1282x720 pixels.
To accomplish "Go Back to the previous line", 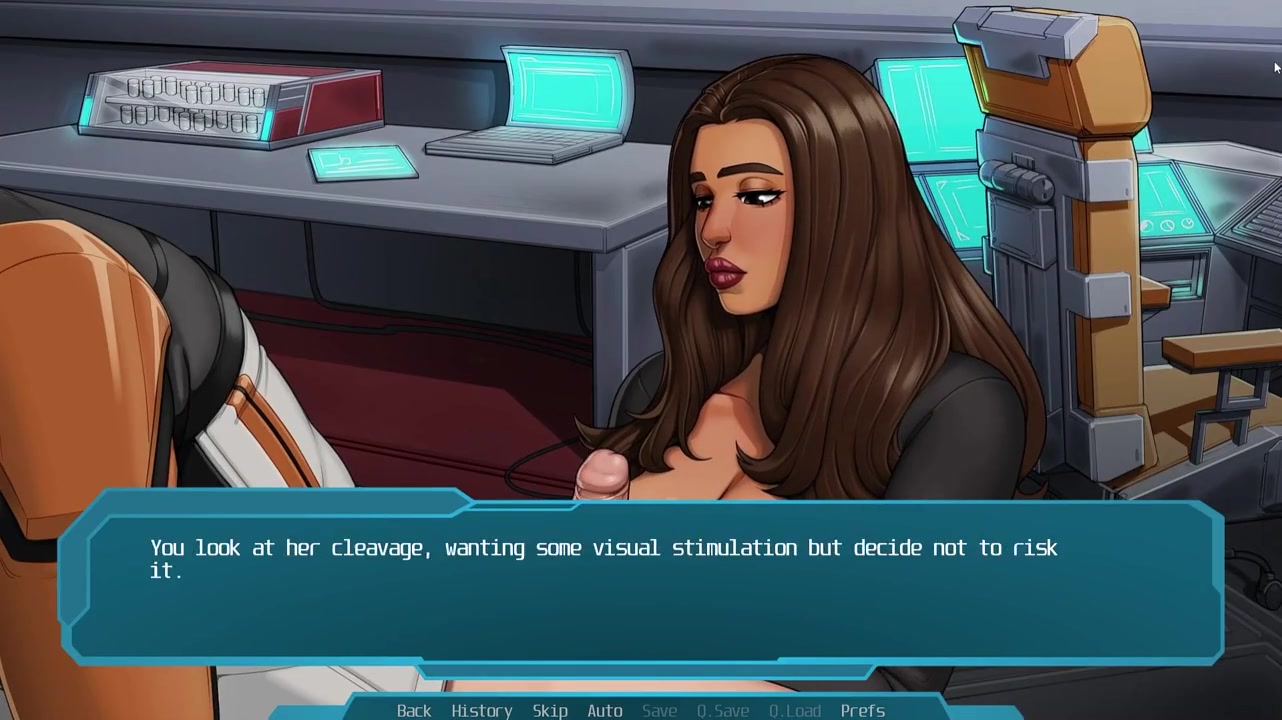I will point(414,710).
